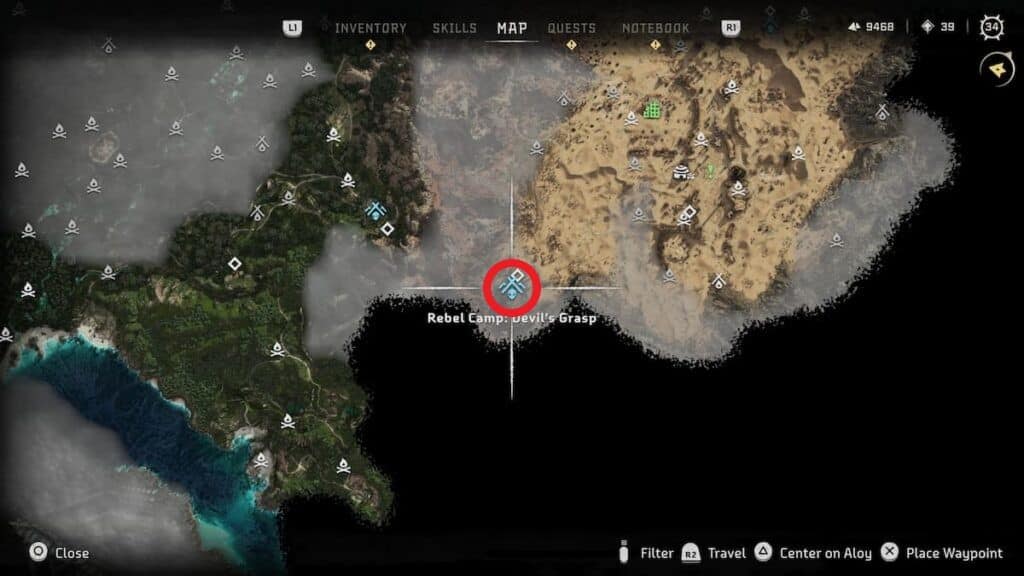Click the yellow arrow compass icon
Viewport: 1024px width, 576px height.
(x=994, y=67)
